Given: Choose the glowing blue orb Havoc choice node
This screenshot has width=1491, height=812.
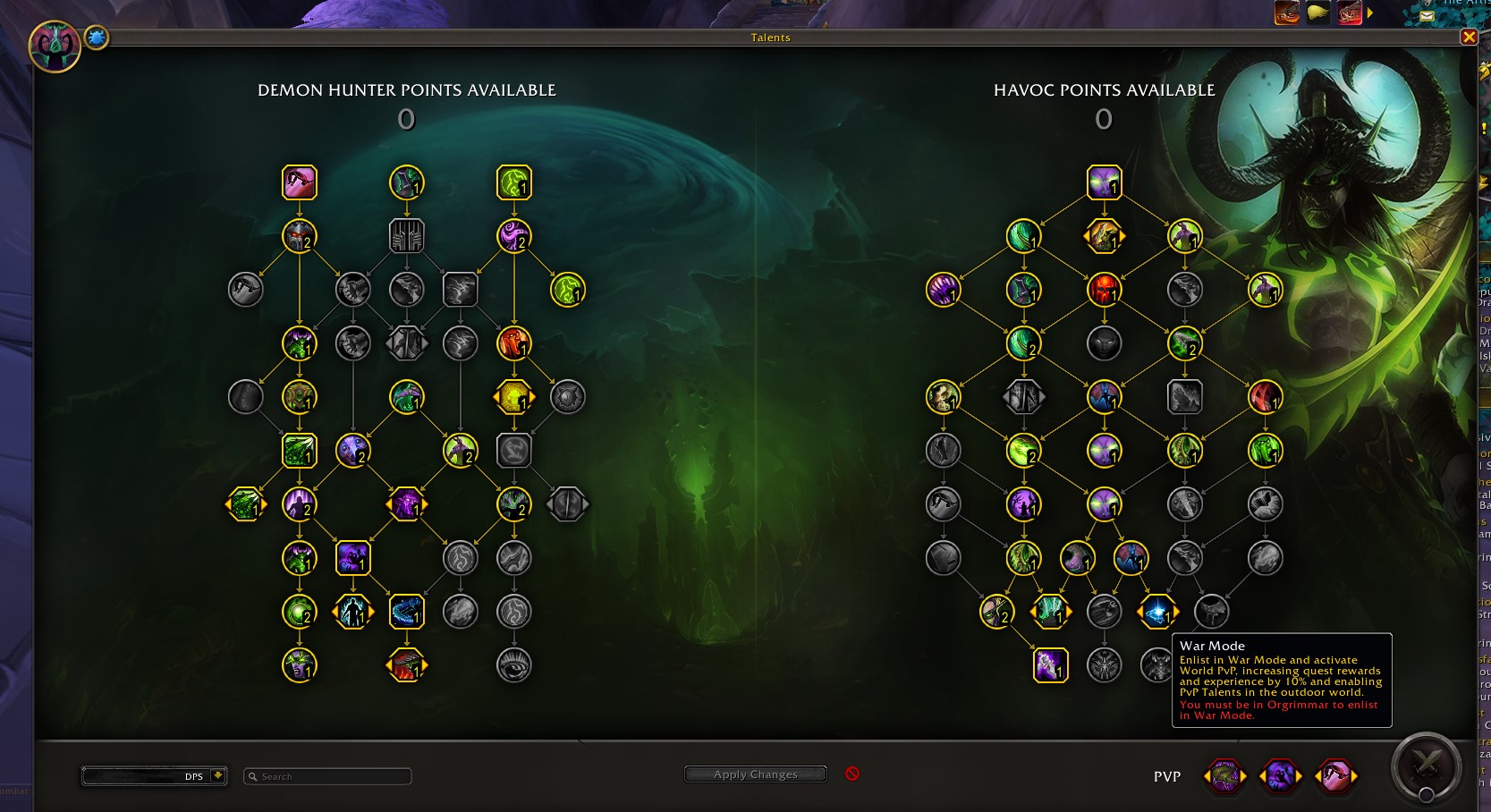Looking at the screenshot, I should tap(1157, 612).
